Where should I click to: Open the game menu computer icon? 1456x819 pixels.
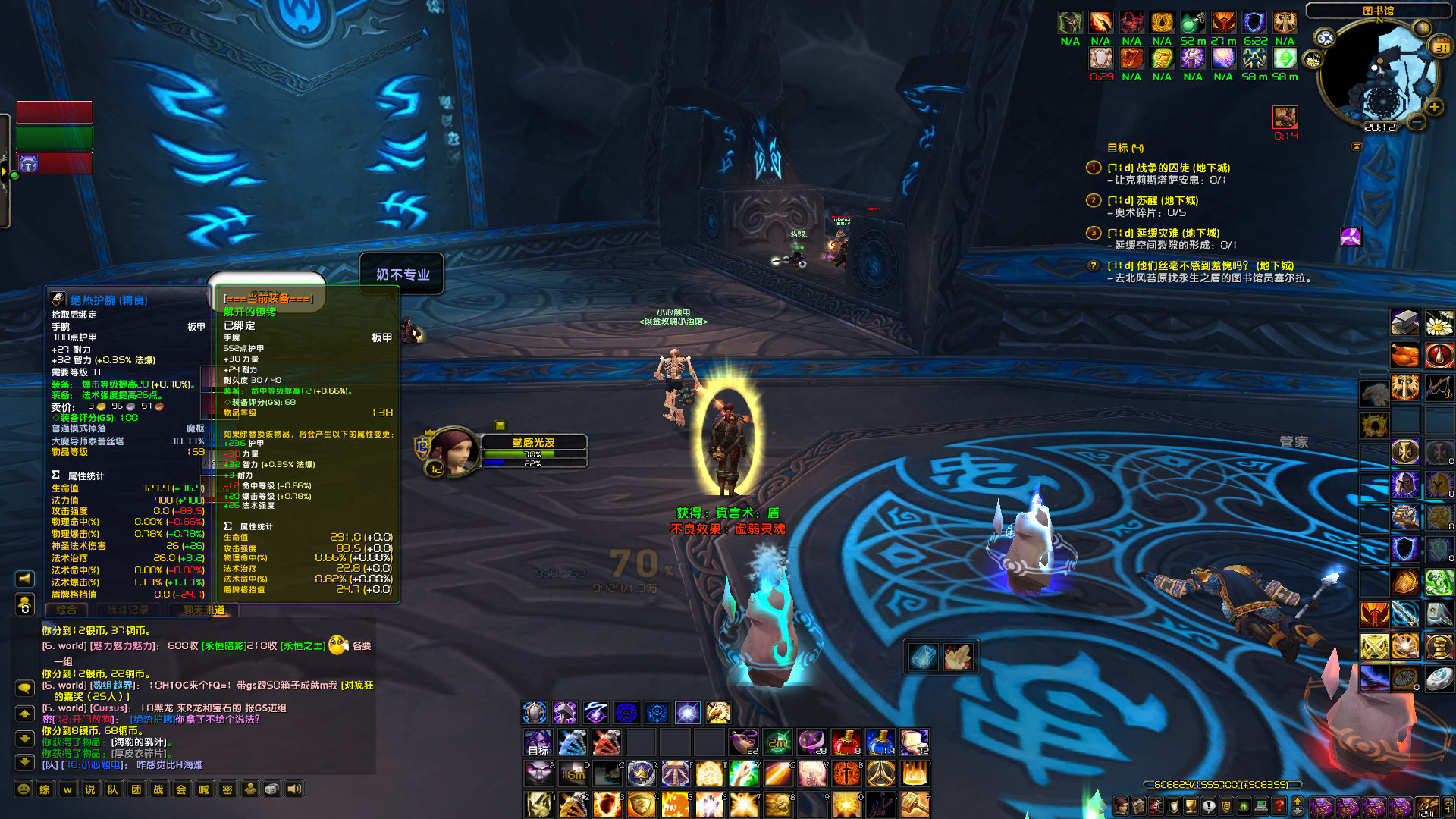click(x=1262, y=805)
